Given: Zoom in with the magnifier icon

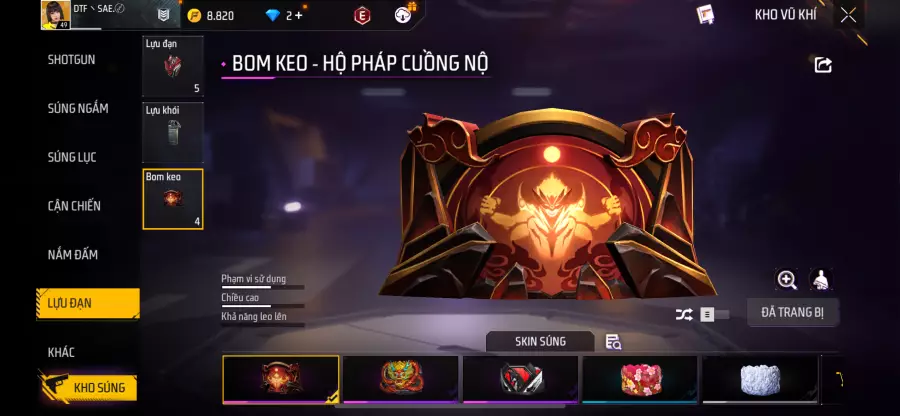Looking at the screenshot, I should [x=787, y=280].
